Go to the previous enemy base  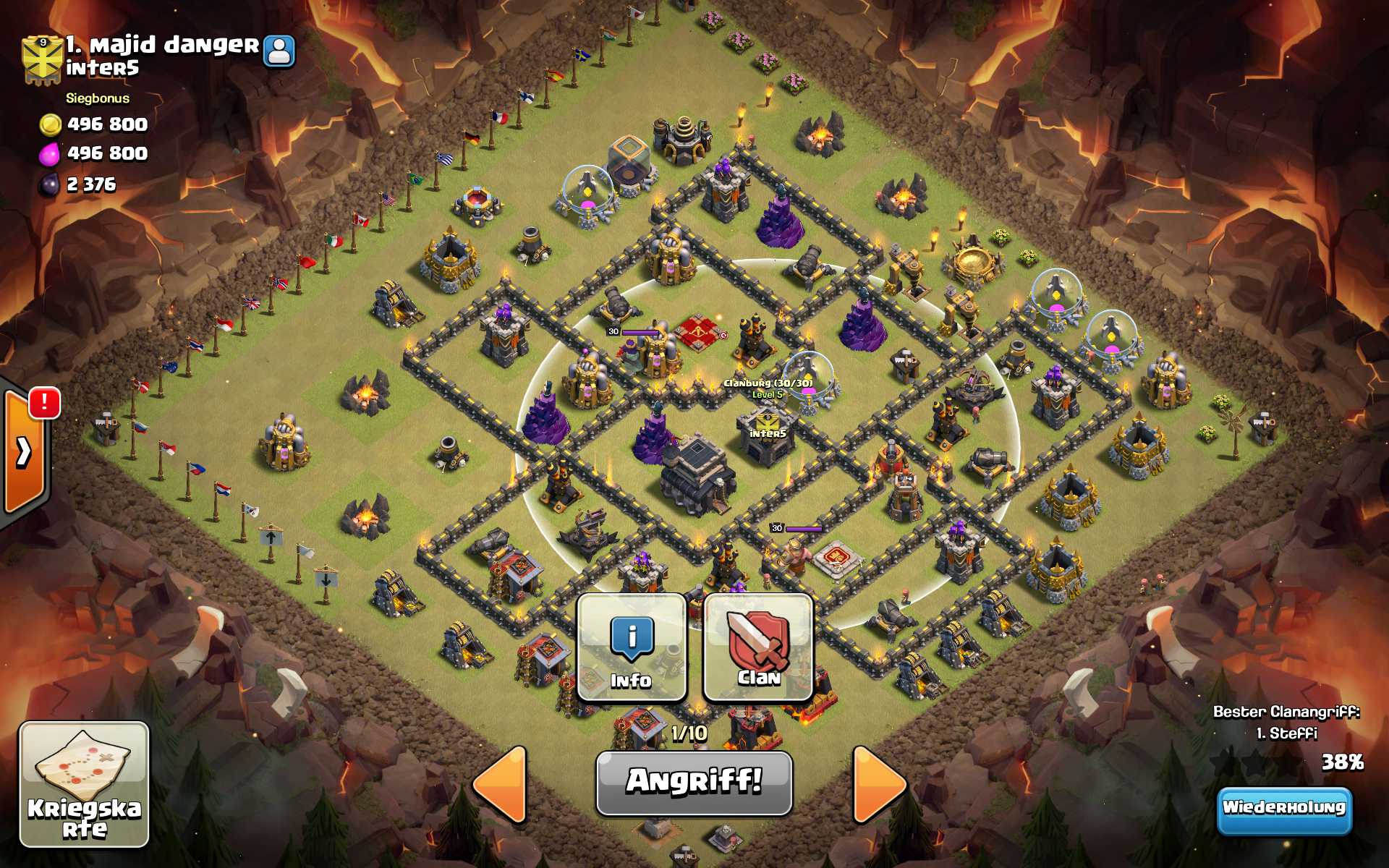[501, 784]
